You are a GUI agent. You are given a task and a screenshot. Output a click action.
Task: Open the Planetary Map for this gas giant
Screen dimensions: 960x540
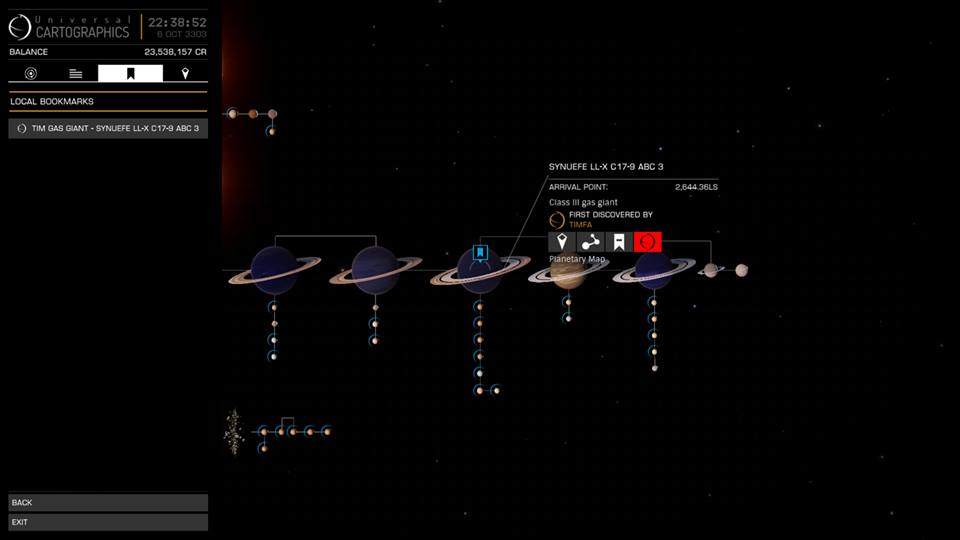coord(648,242)
